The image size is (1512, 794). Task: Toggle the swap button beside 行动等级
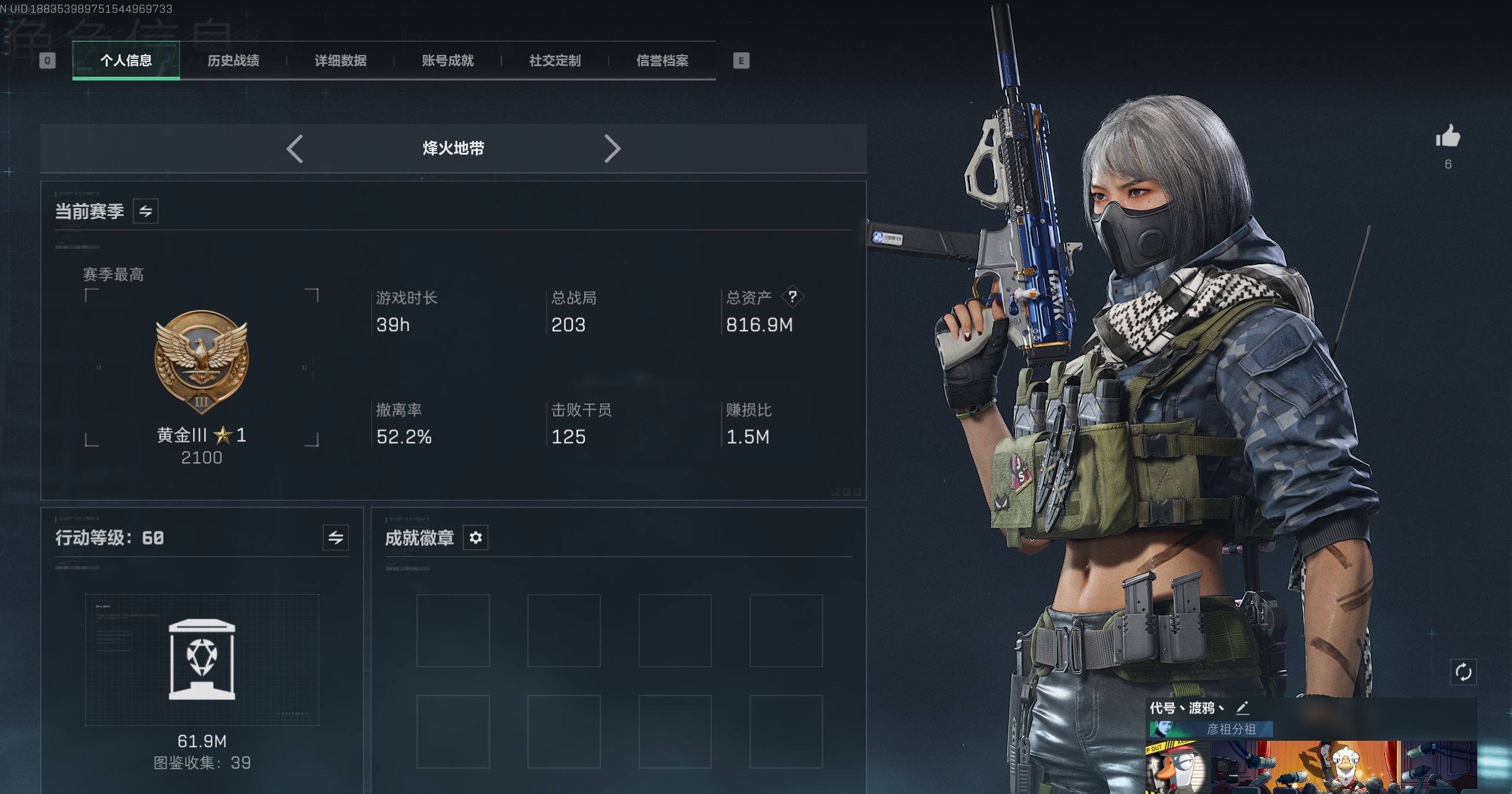[x=335, y=537]
